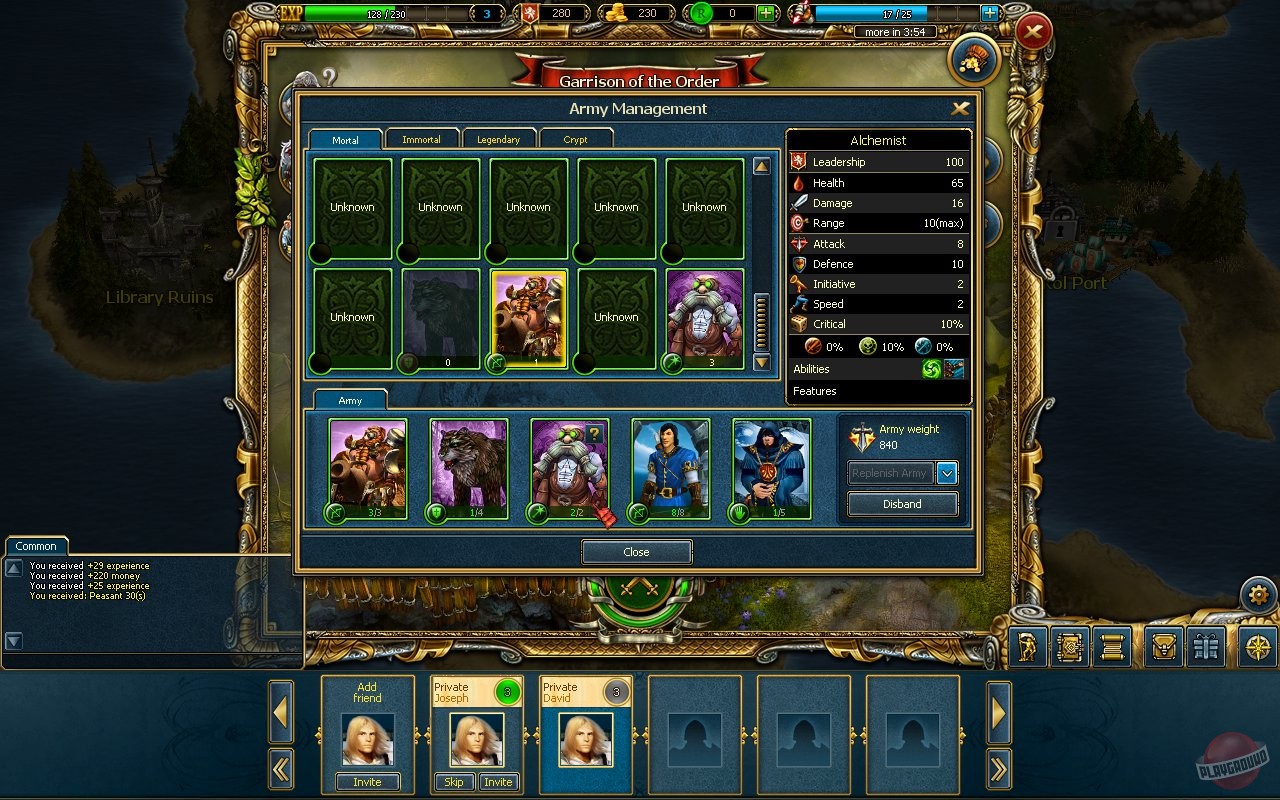The image size is (1280, 800).
Task: Switch to the Crypt tab
Action: tap(577, 139)
